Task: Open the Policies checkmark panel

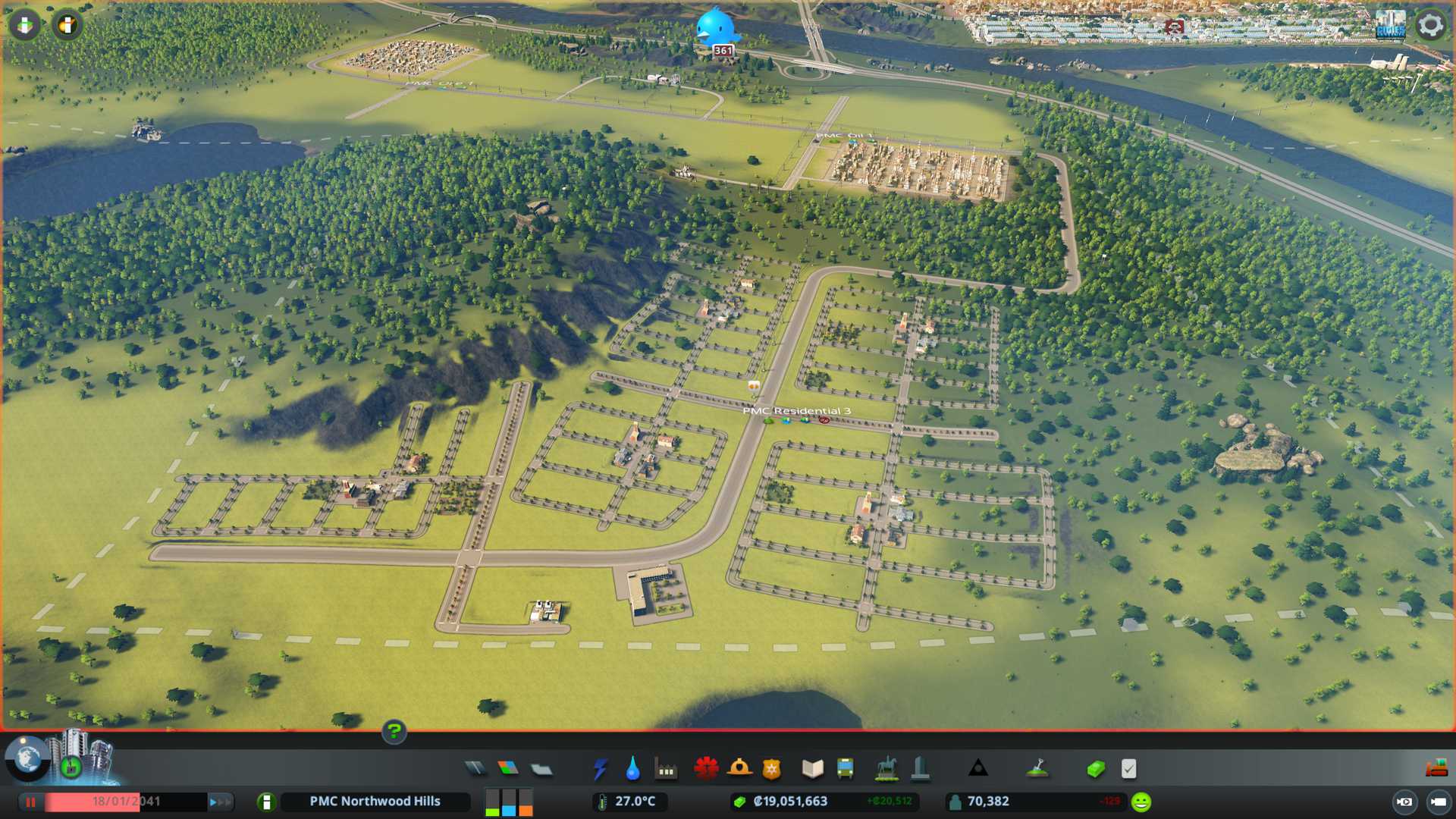Action: click(x=1128, y=769)
